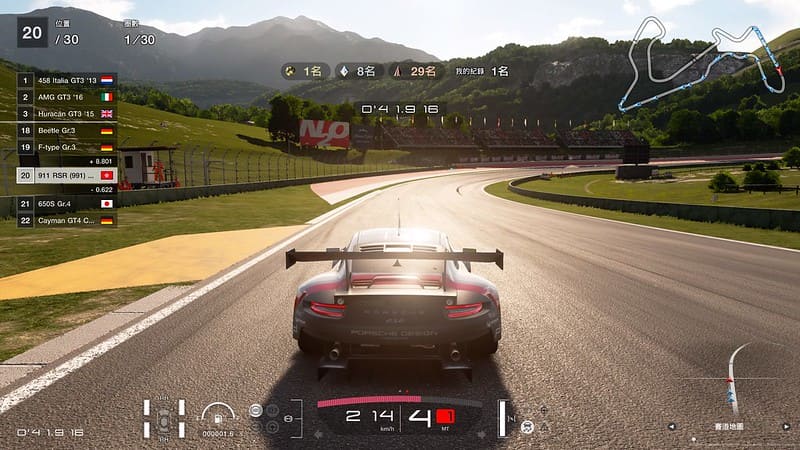Image resolution: width=800 pixels, height=450 pixels.
Task: Select the gold trophy 1名 indicator
Action: tap(305, 71)
